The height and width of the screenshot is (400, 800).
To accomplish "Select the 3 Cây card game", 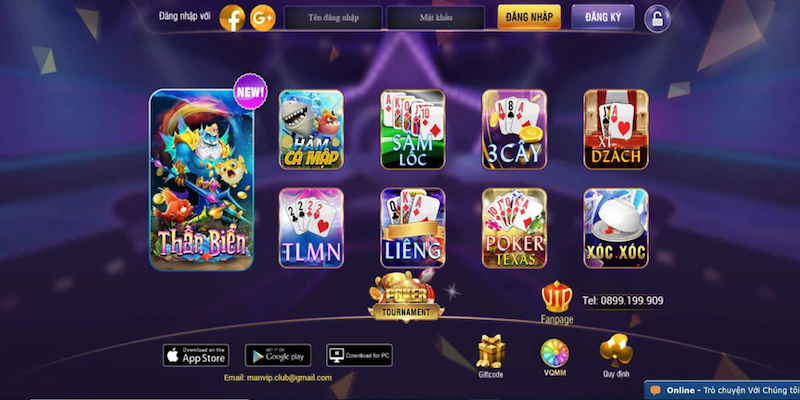I will pos(514,130).
